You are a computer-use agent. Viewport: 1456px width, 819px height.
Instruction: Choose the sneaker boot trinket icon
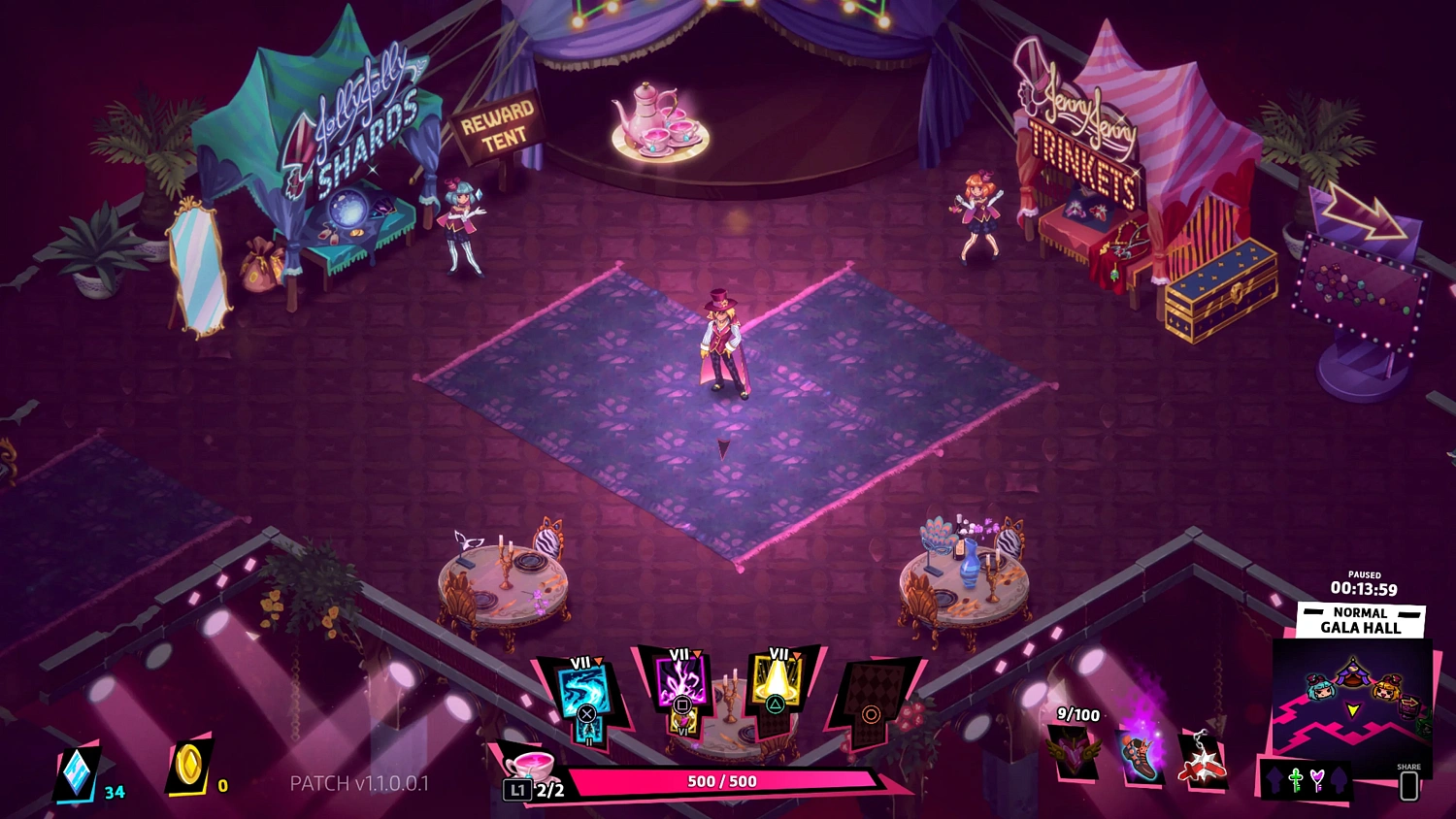[1142, 755]
